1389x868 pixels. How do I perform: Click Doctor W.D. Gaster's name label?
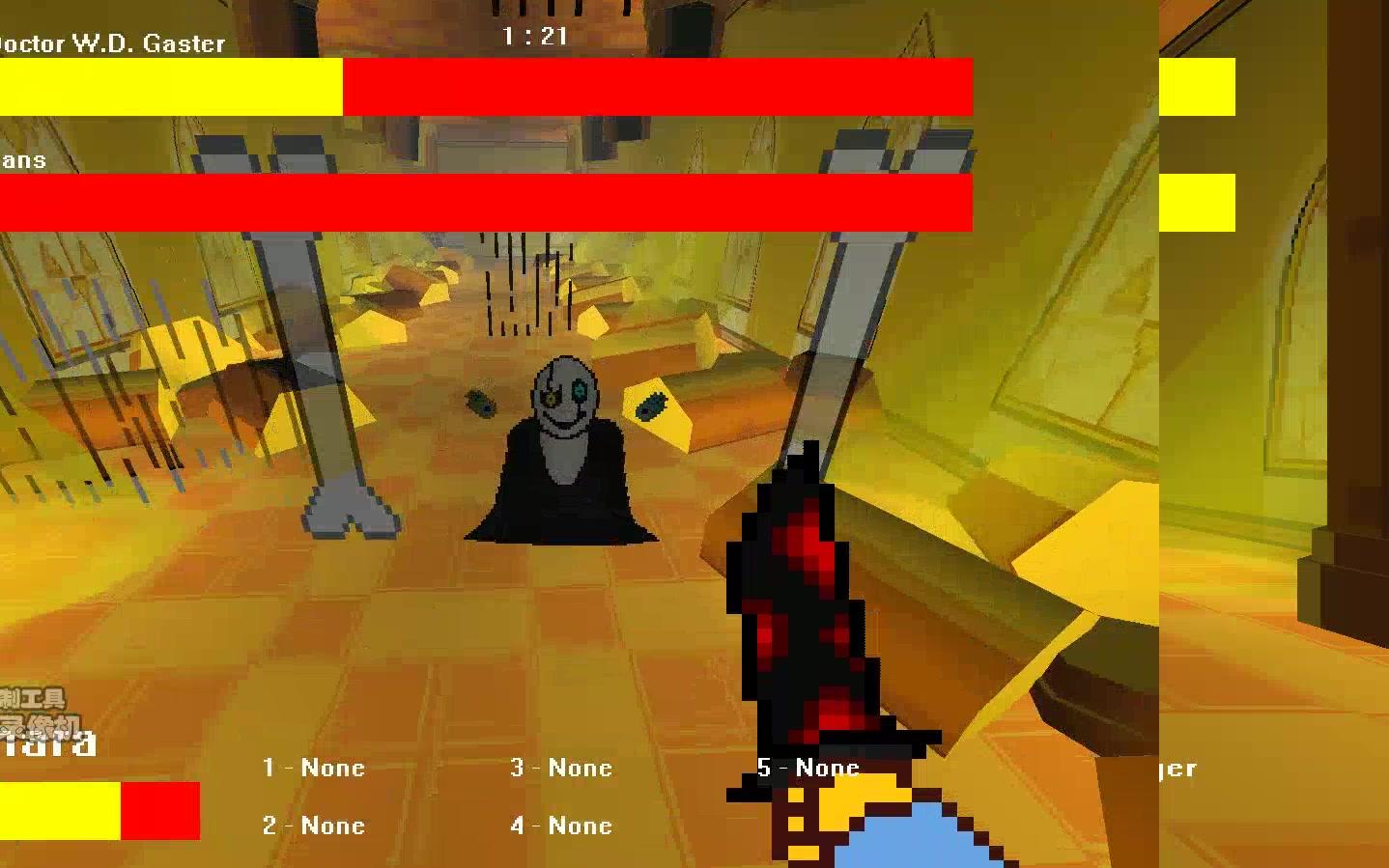tap(111, 43)
